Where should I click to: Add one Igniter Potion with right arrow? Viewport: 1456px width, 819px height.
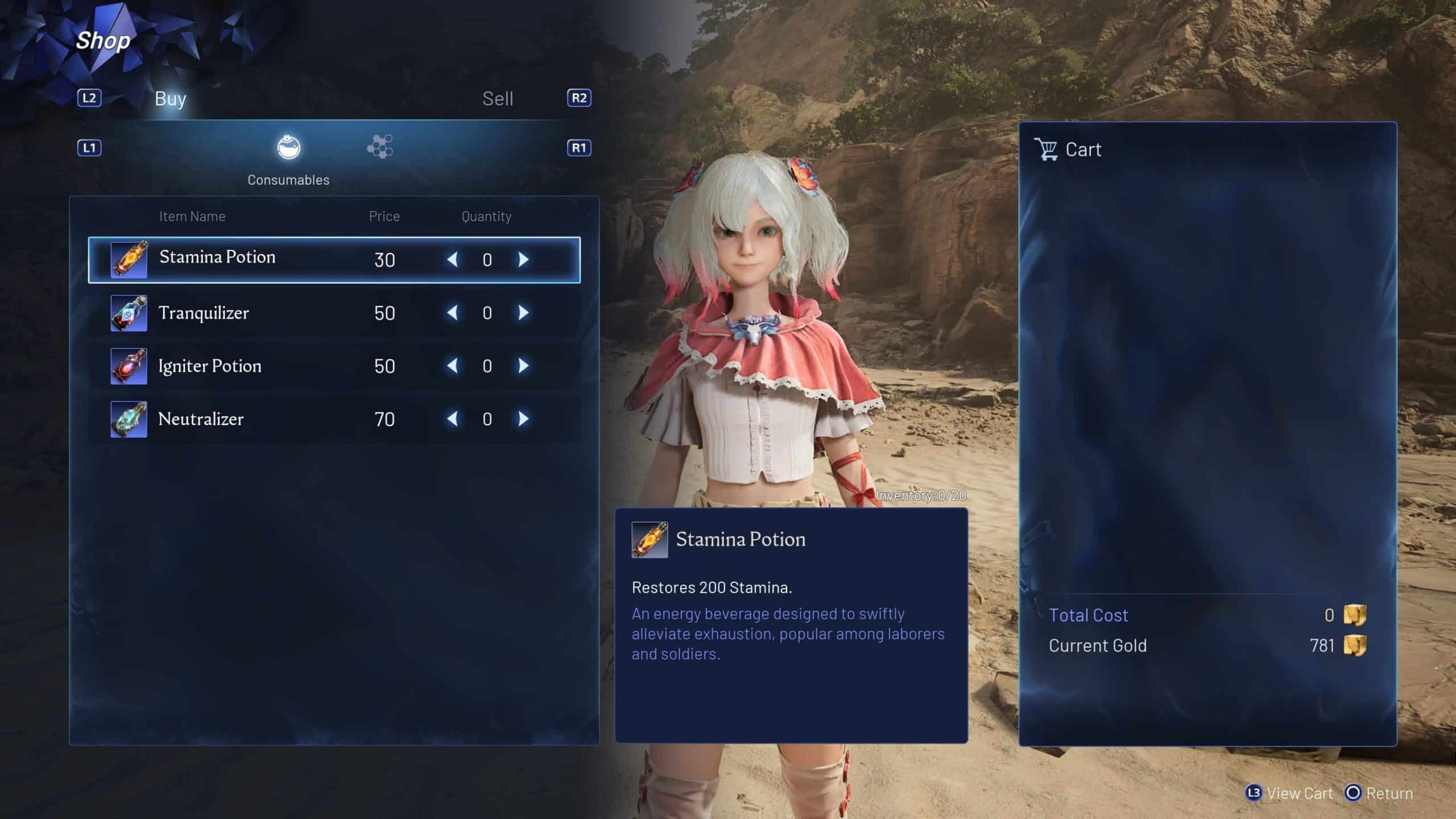(x=524, y=366)
